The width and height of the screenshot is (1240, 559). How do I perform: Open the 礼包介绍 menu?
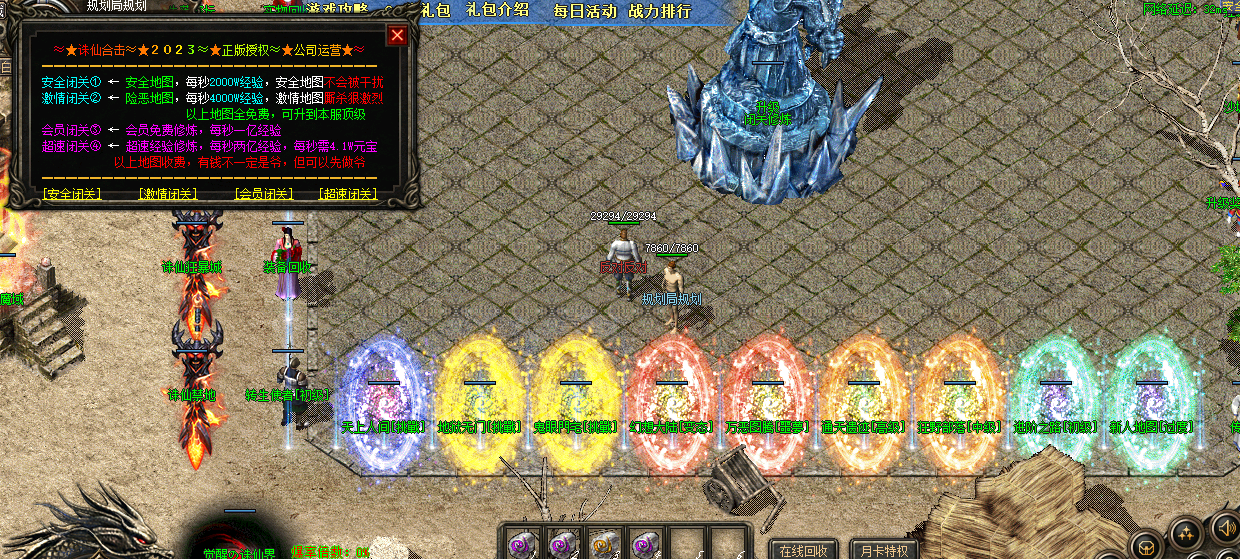pos(507,10)
